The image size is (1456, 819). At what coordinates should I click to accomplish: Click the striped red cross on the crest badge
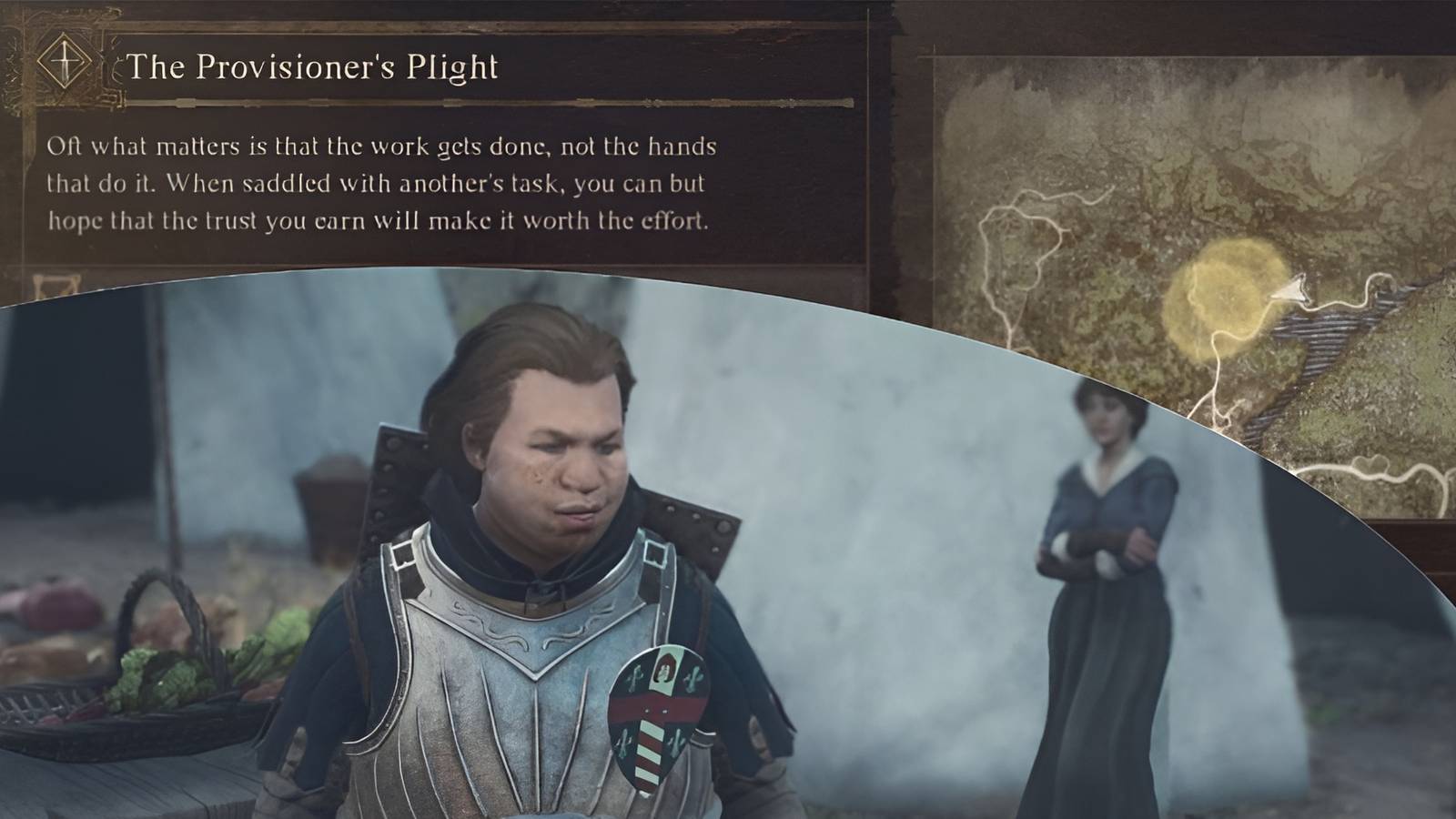tap(651, 728)
